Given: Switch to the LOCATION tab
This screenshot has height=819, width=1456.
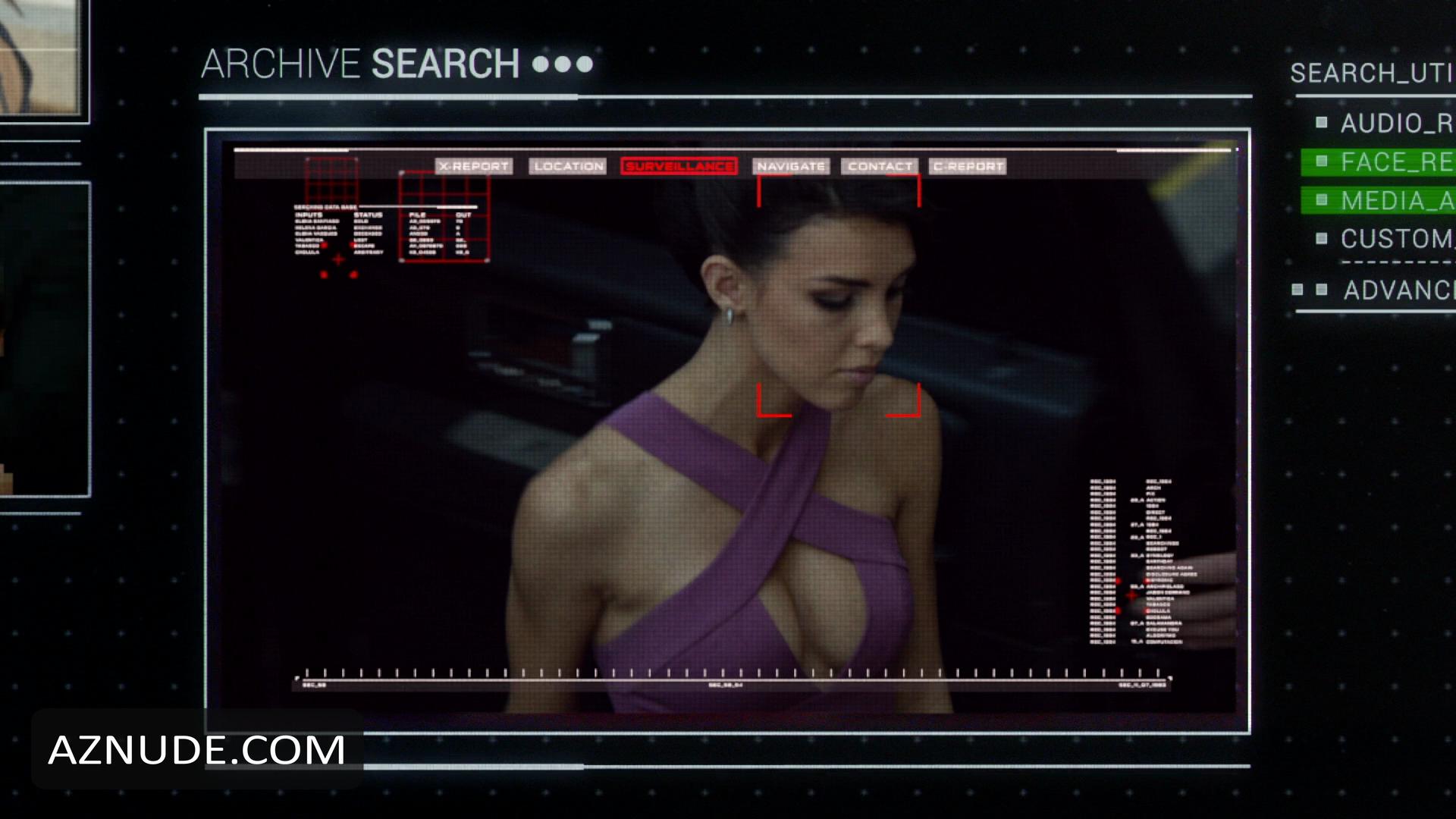Looking at the screenshot, I should click(x=568, y=166).
